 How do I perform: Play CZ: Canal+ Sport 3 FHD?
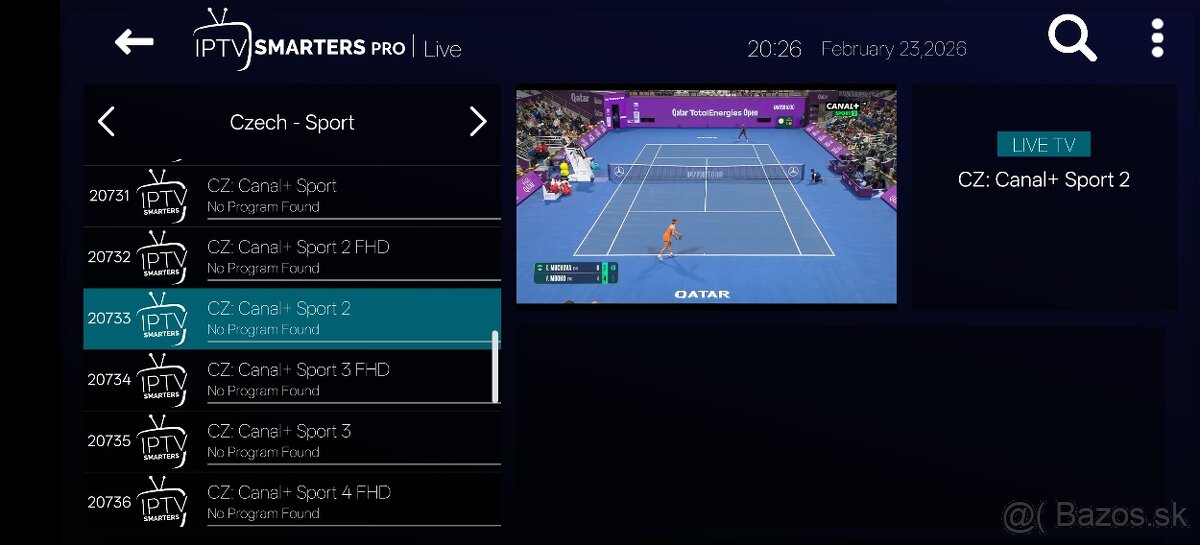[x=290, y=379]
